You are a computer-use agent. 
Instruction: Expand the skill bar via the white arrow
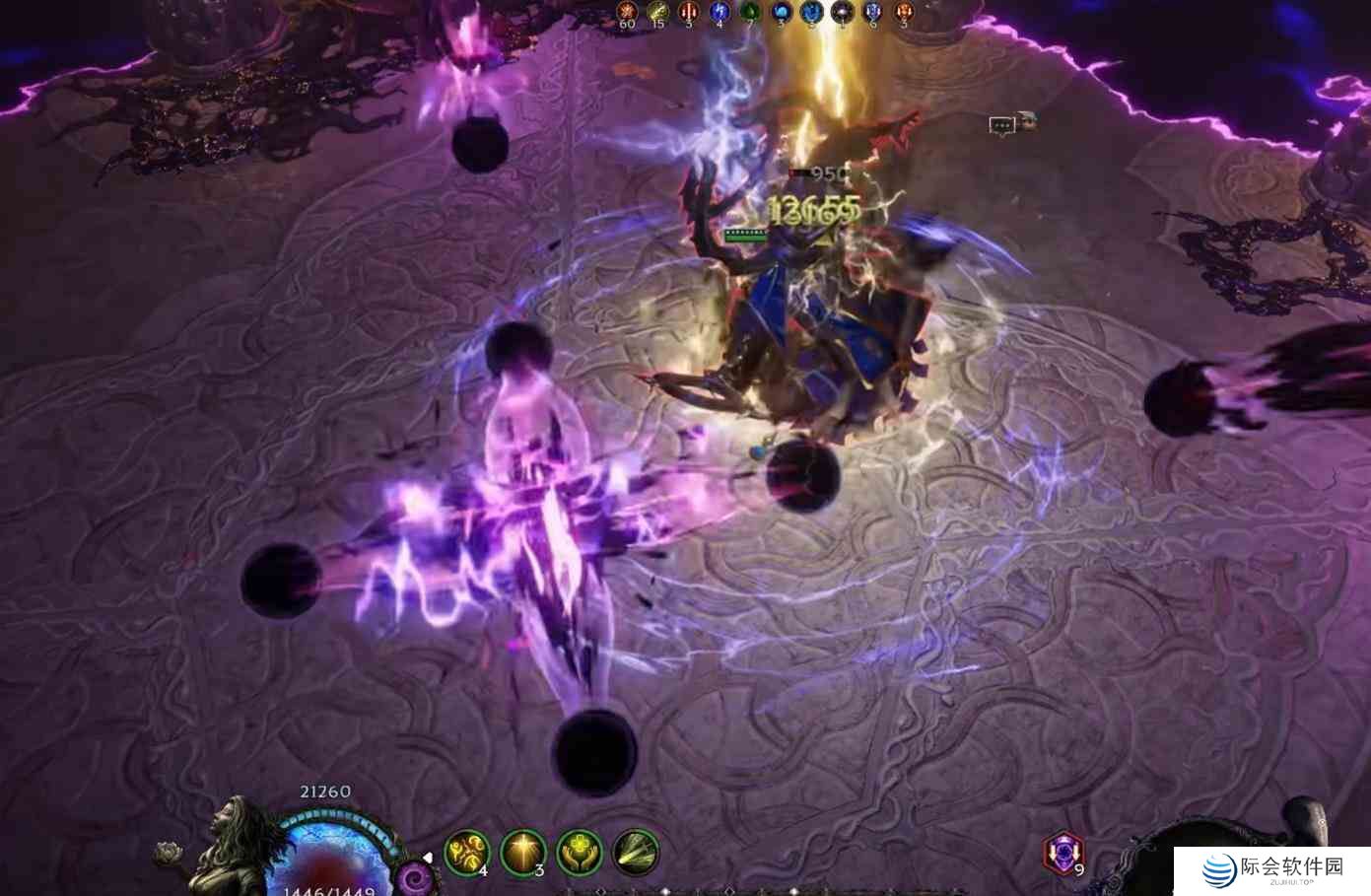point(428,858)
